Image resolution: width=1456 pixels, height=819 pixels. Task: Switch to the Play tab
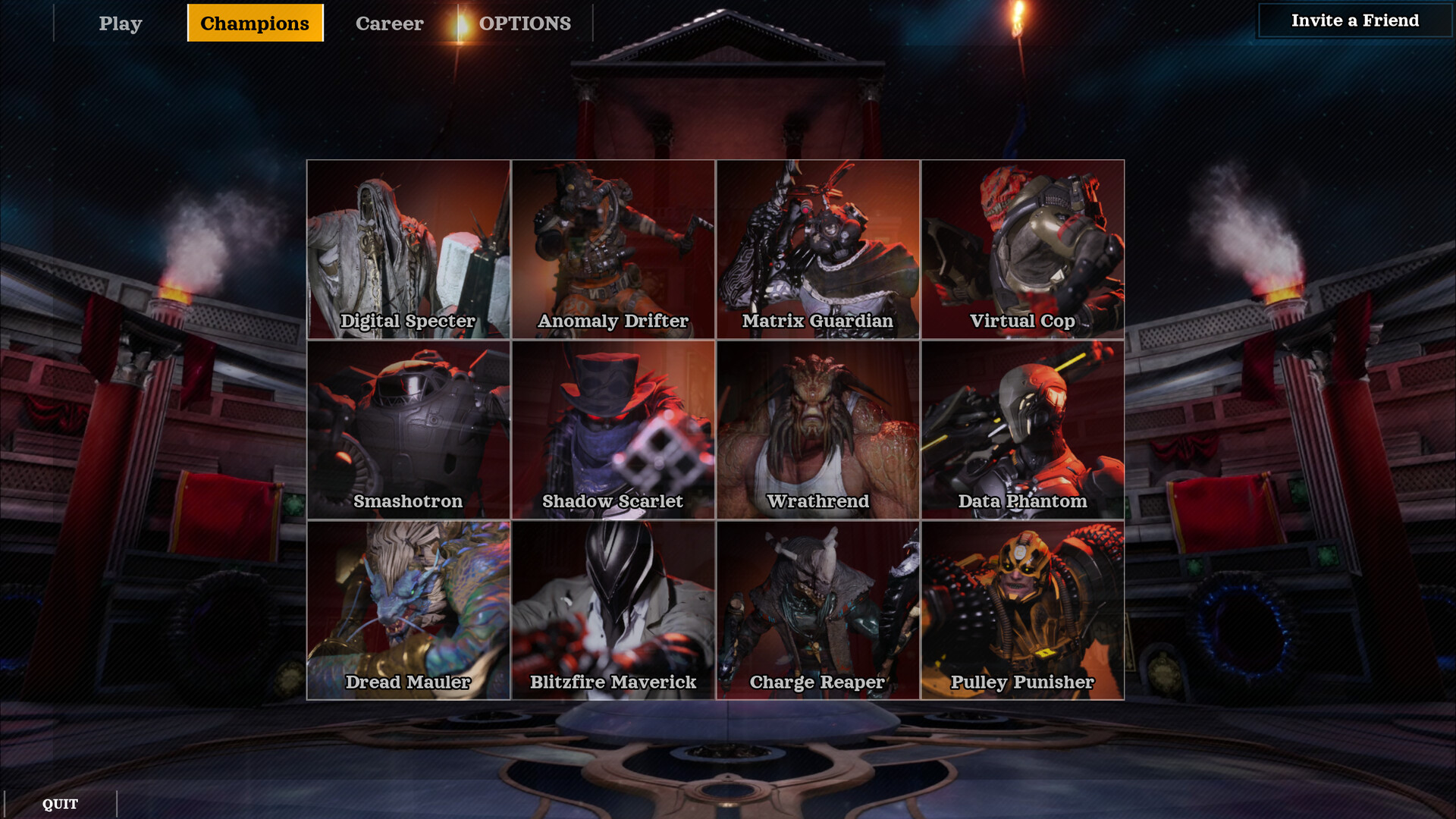point(121,24)
